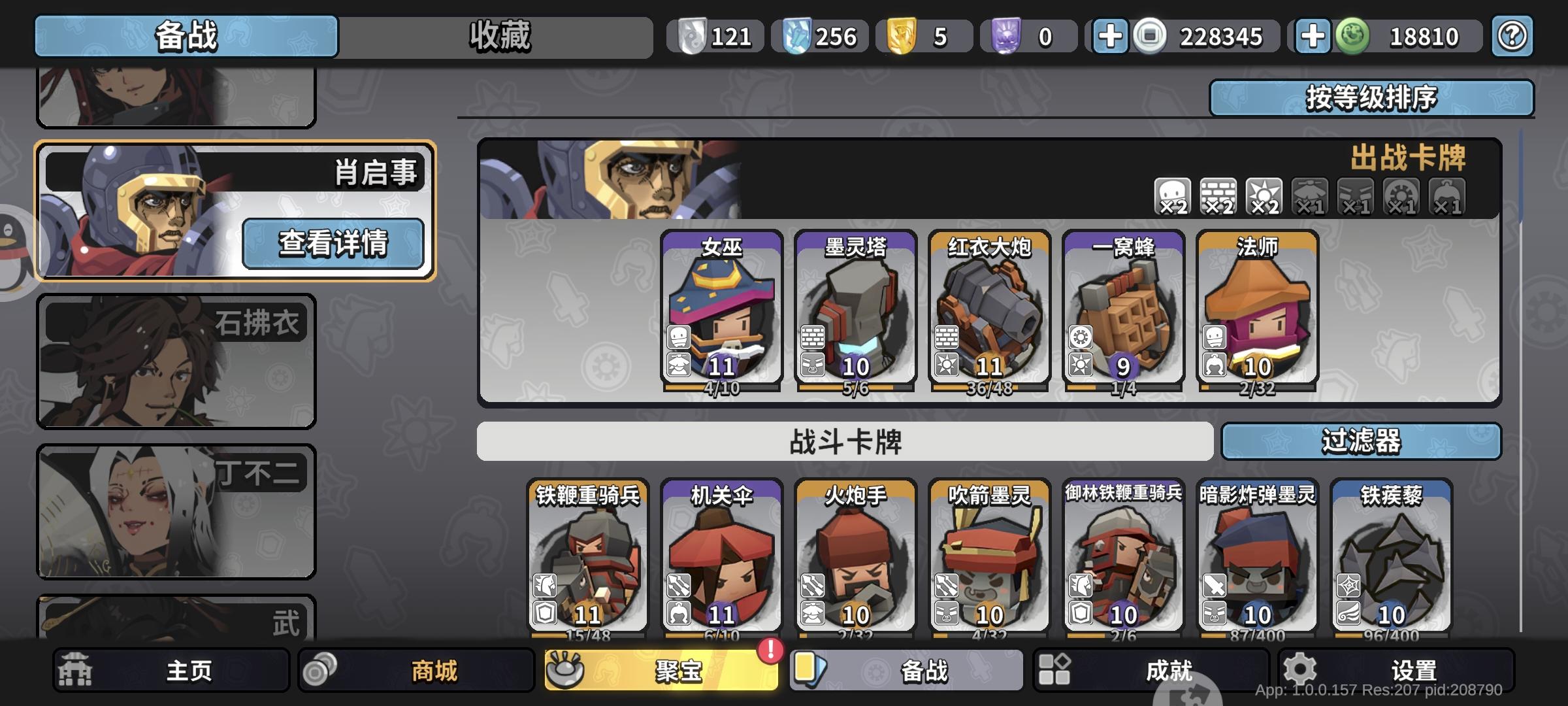Switch to the 备战 tab at top left

(x=185, y=37)
